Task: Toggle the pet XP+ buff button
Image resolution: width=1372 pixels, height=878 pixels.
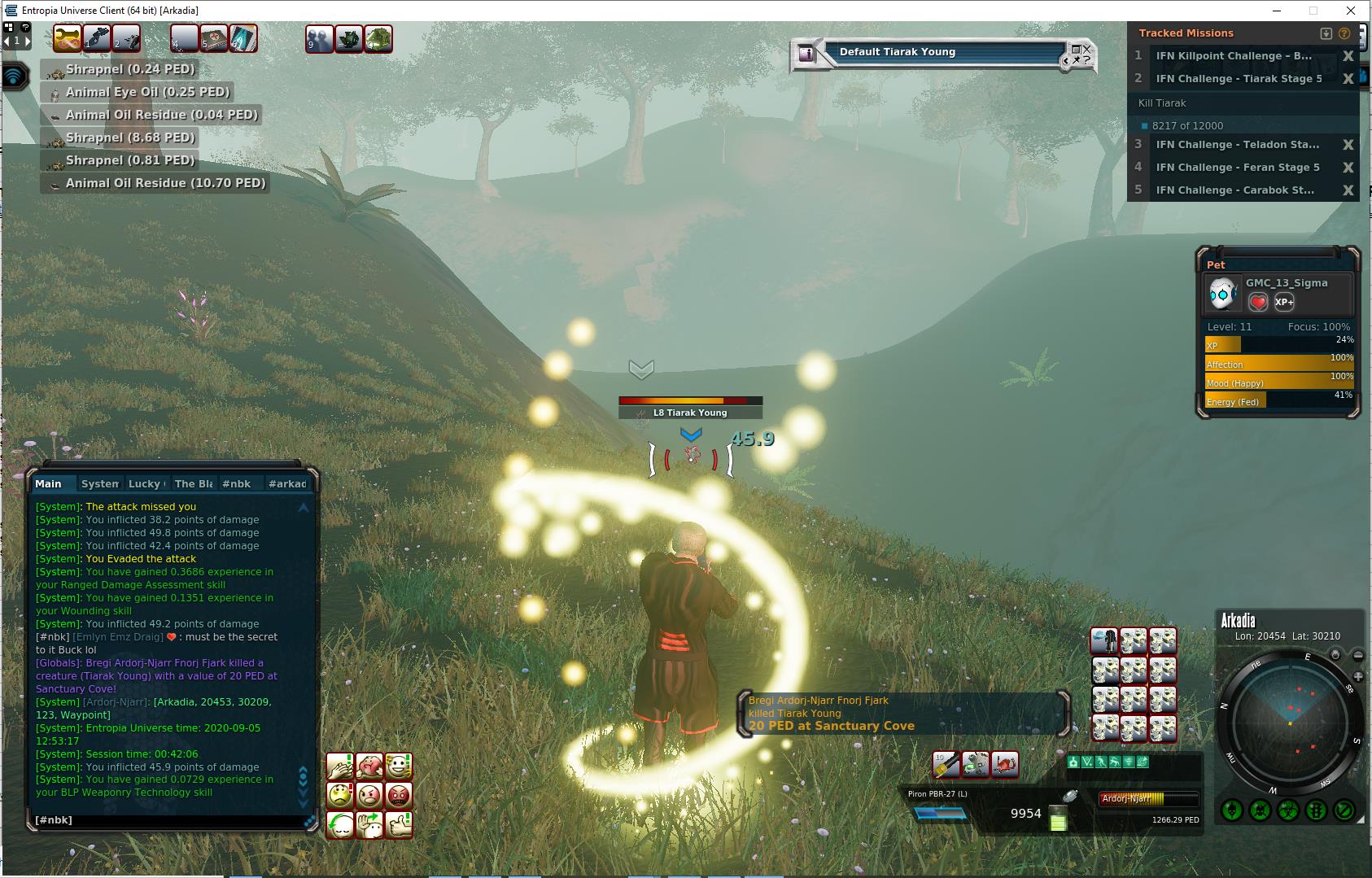Action: 1284,302
